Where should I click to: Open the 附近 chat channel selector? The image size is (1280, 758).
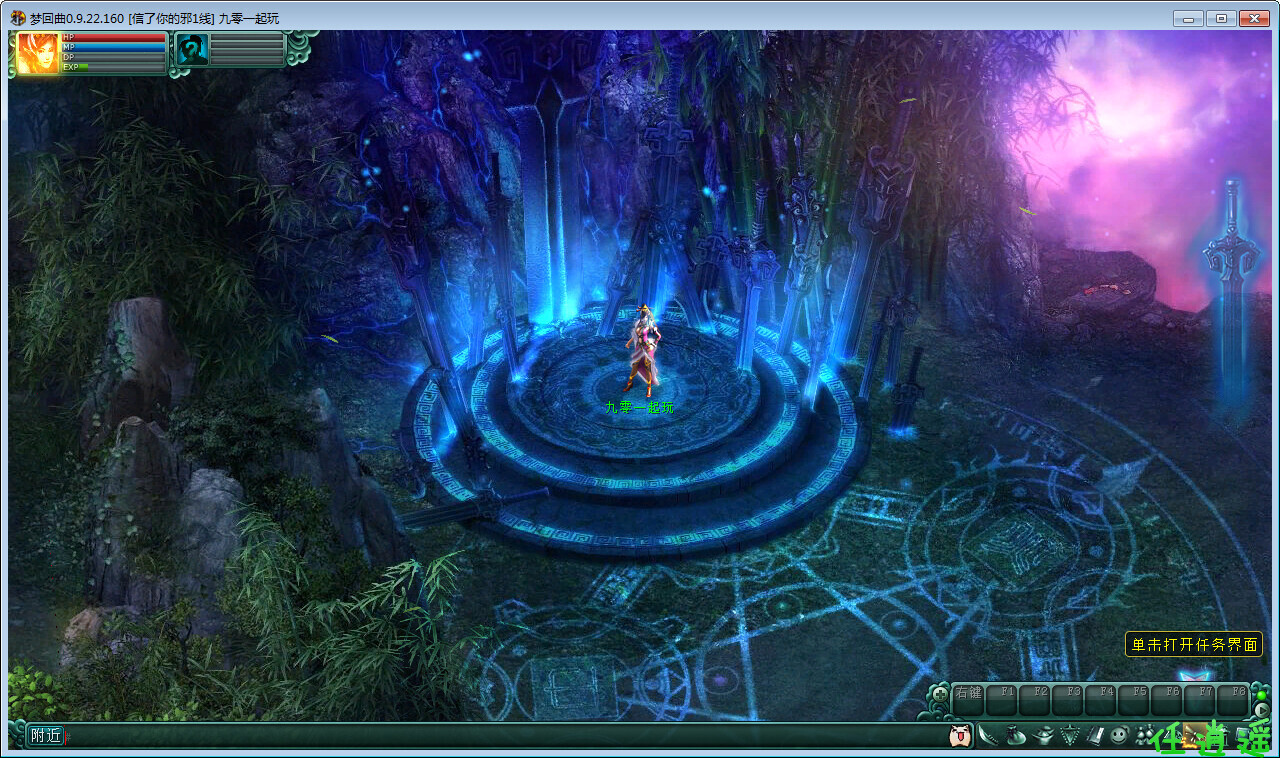click(46, 736)
